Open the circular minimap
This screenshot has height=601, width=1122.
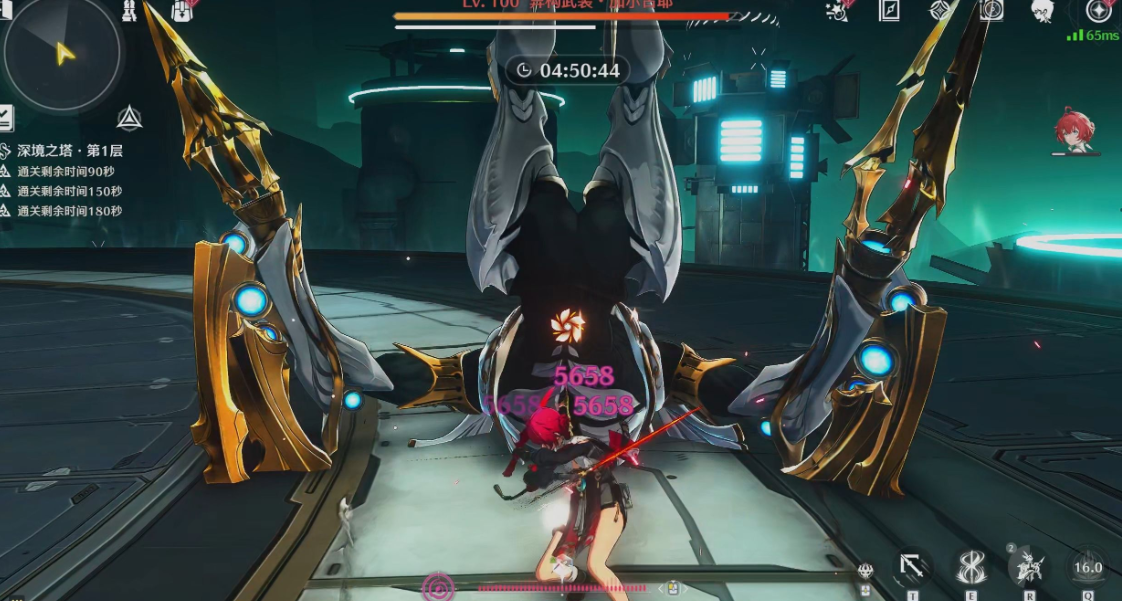(x=62, y=52)
